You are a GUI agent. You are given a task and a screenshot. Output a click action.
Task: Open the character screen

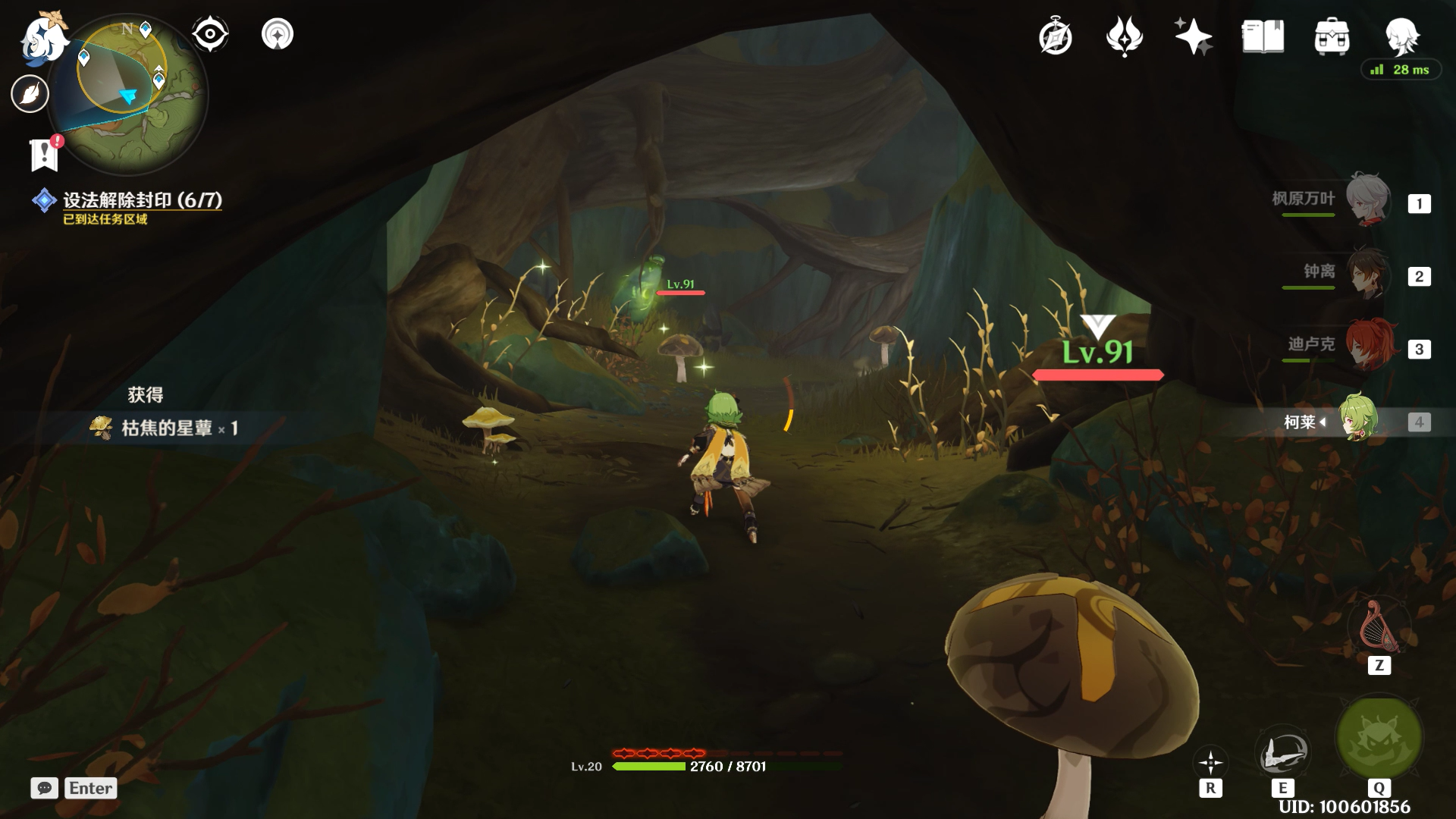coord(1401,35)
